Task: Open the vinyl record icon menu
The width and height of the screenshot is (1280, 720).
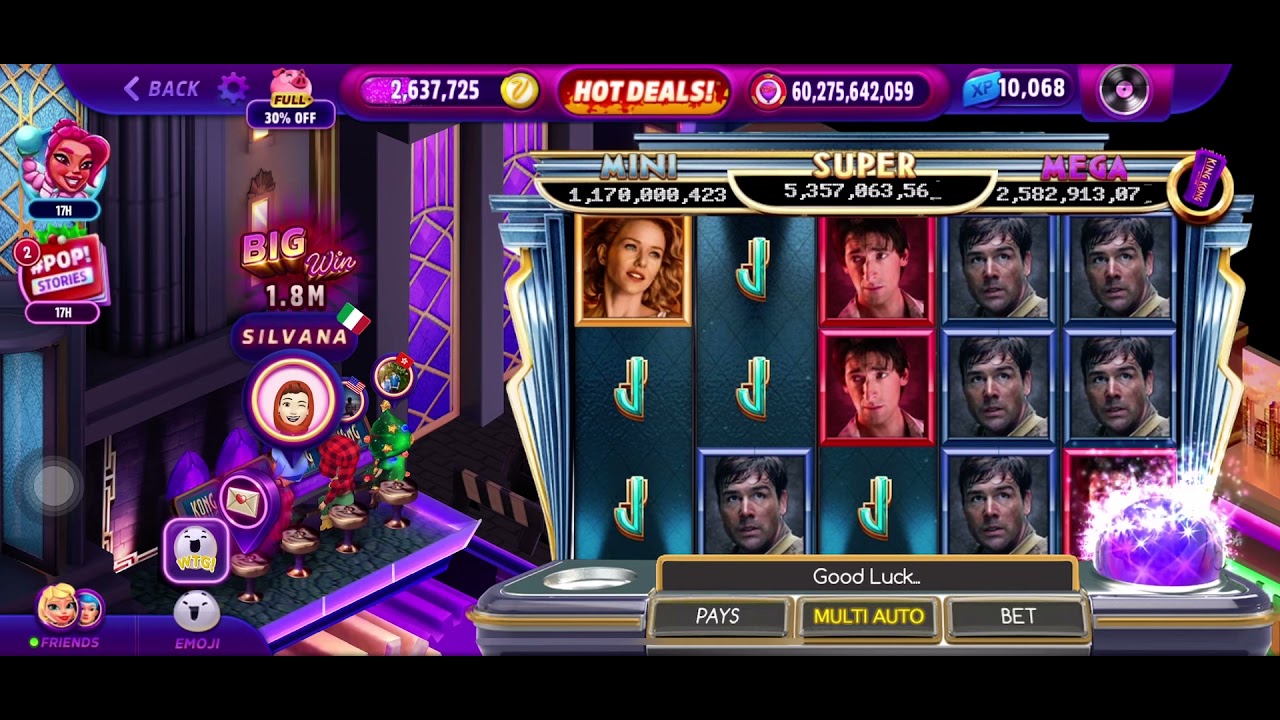Action: coord(1124,91)
